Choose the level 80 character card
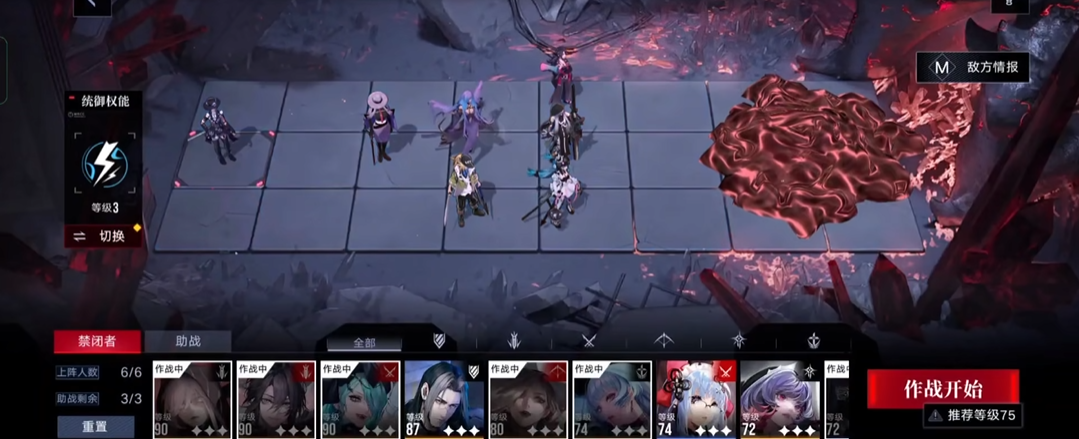Viewport: 1079px width, 439px height. (x=528, y=400)
